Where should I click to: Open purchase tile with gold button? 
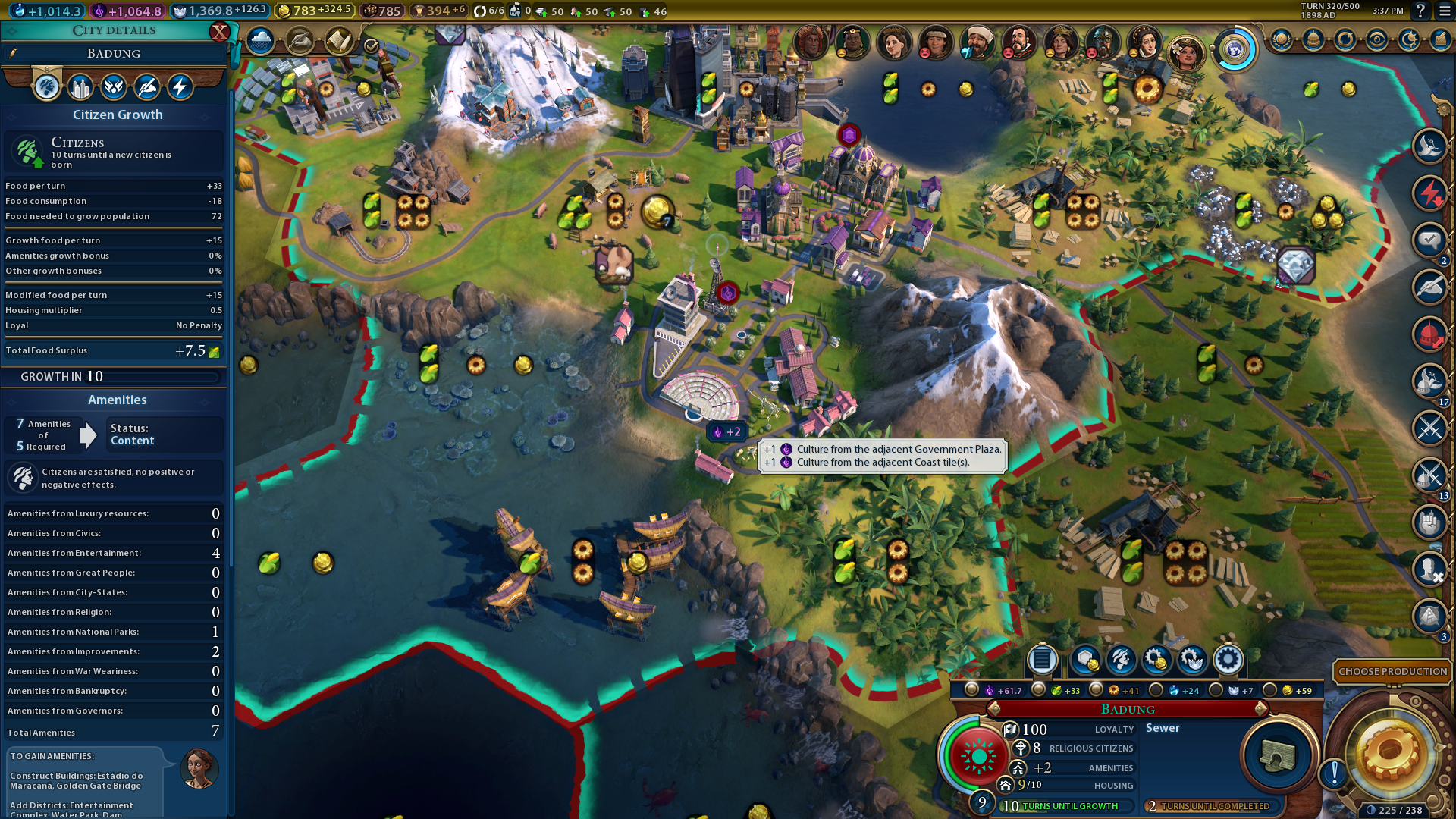click(1084, 660)
